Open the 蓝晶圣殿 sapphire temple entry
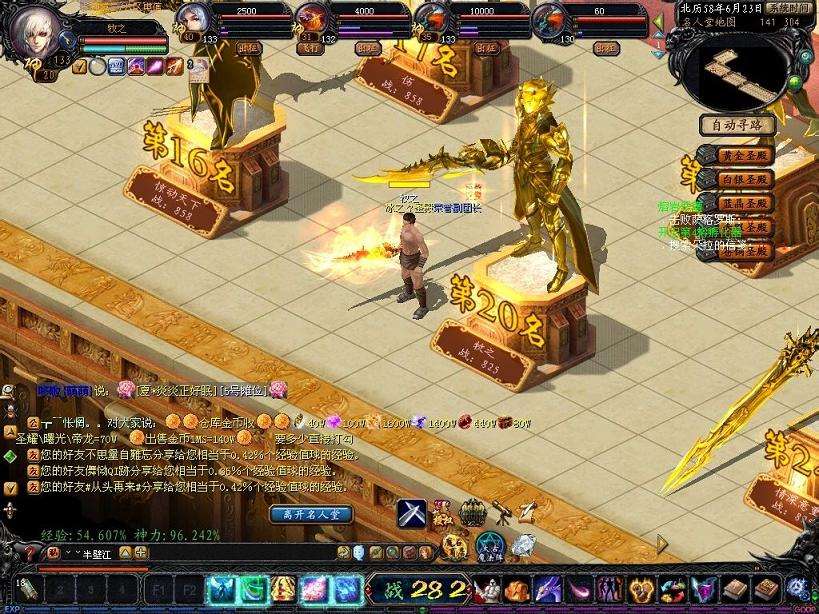This screenshot has width=819, height=614. pos(745,203)
